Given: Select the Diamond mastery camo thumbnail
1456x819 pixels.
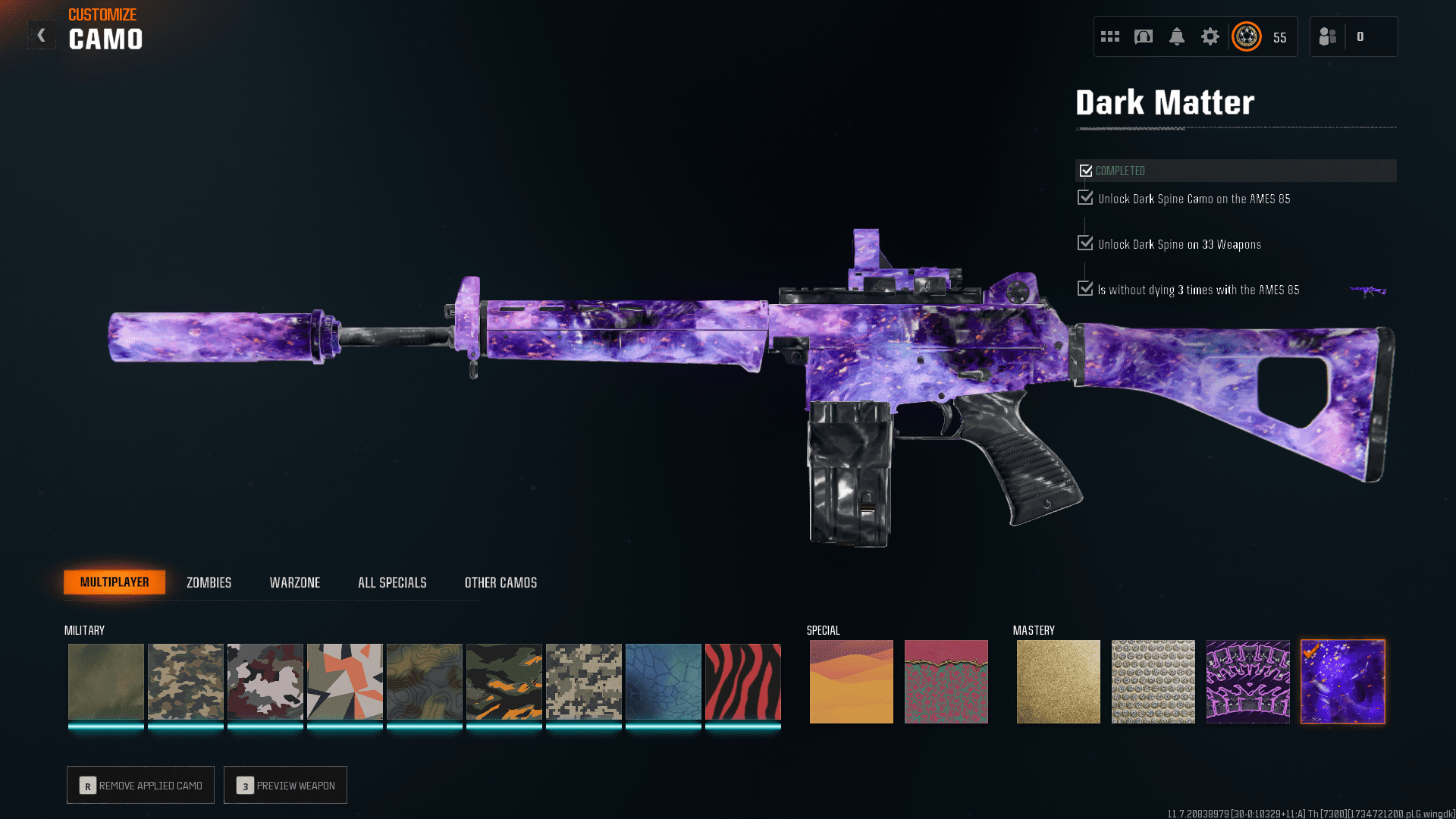Looking at the screenshot, I should 1153,681.
